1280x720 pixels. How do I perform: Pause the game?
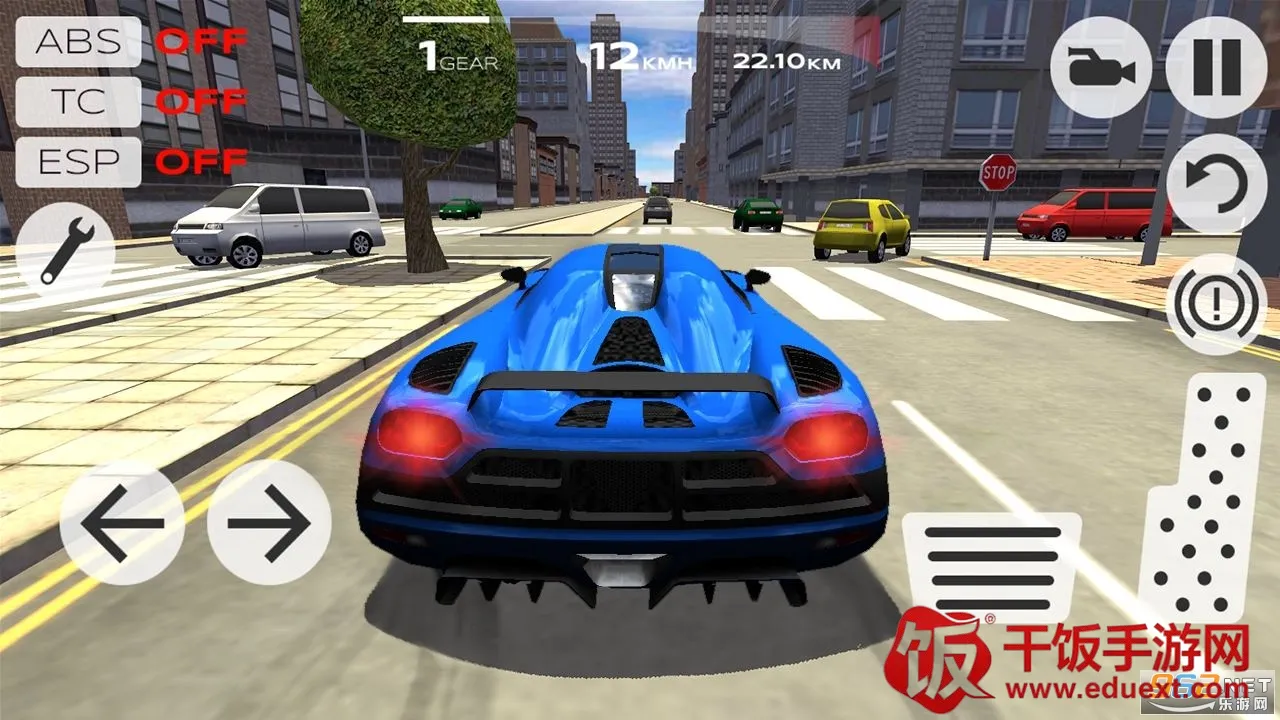1216,69
